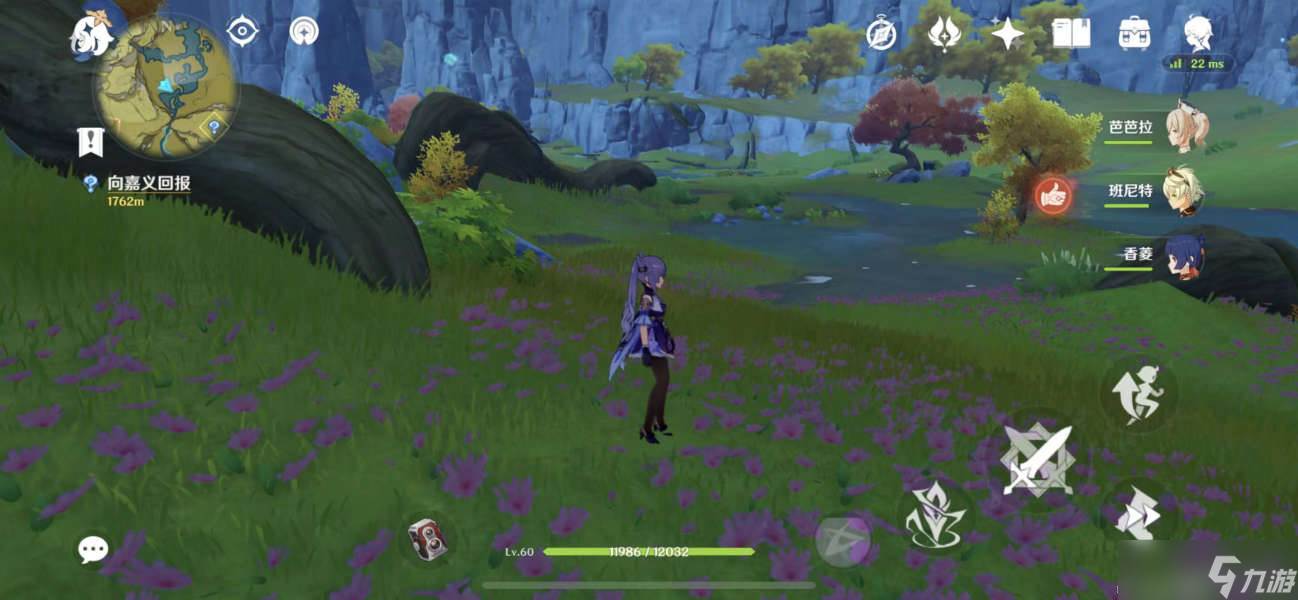This screenshot has height=600, width=1298.
Task: Switch to party member 芭芭拉
Action: click(x=1185, y=129)
